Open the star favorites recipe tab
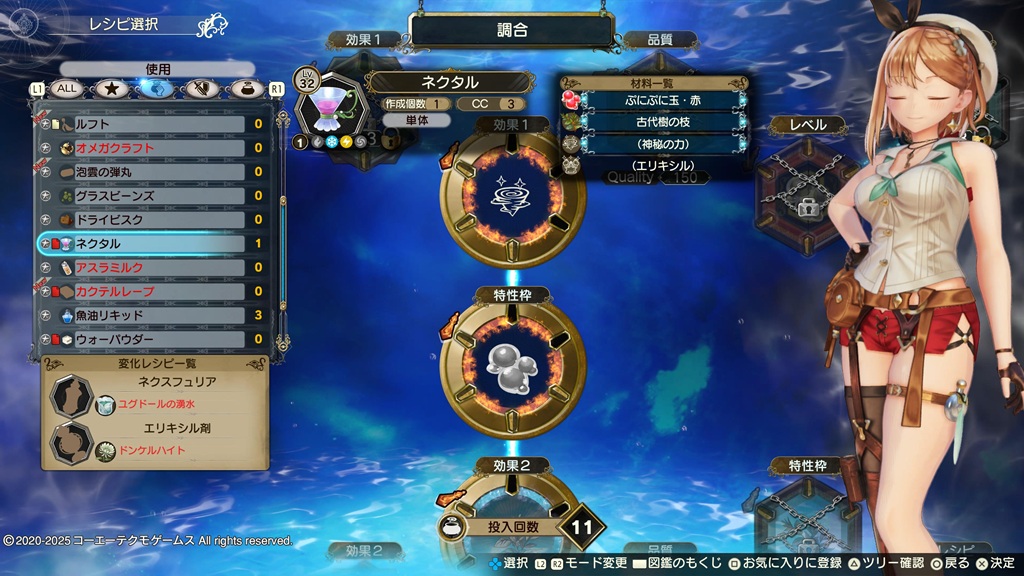Image resolution: width=1024 pixels, height=576 pixels. click(x=112, y=89)
